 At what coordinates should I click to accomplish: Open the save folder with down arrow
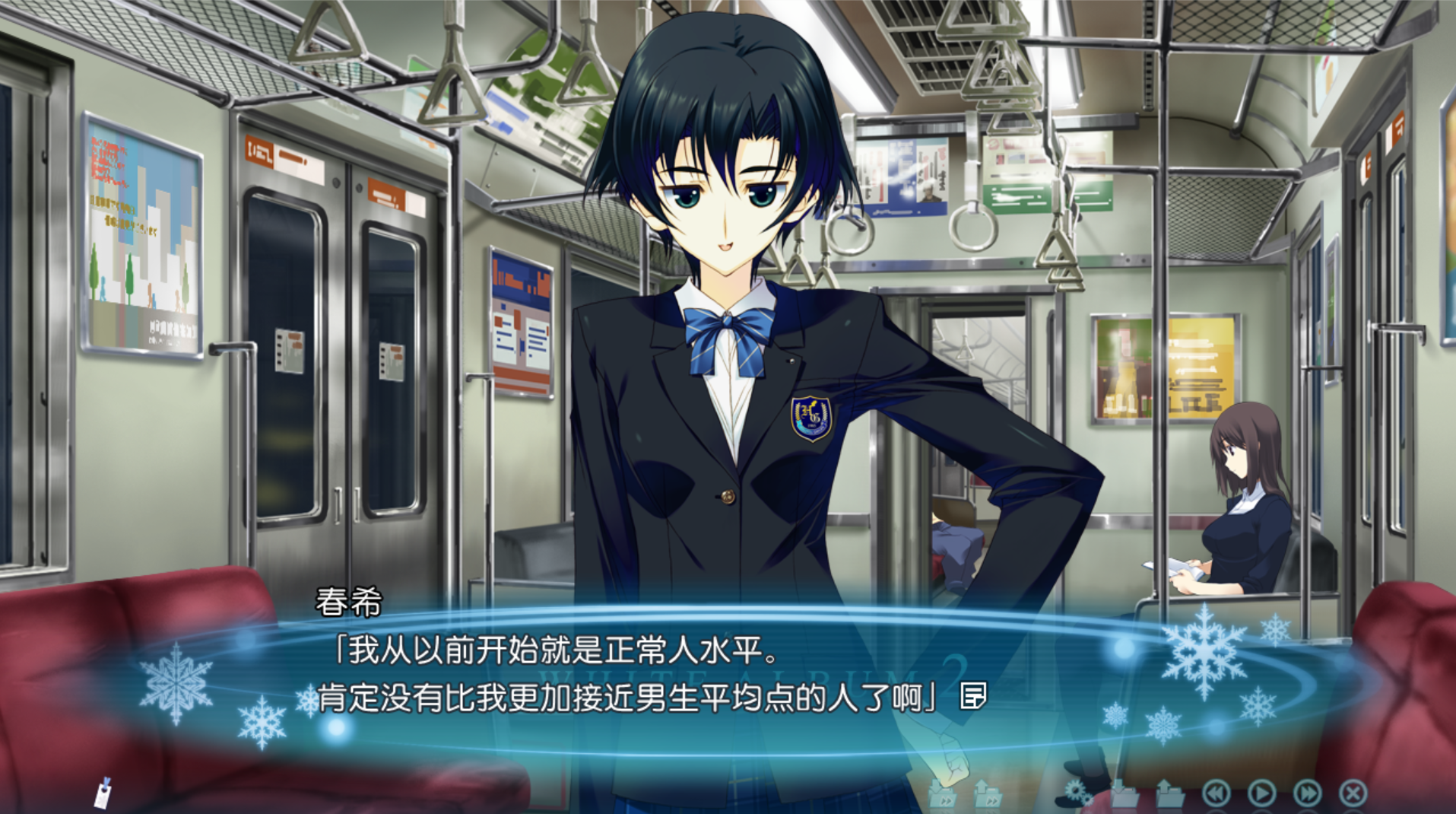click(1124, 794)
